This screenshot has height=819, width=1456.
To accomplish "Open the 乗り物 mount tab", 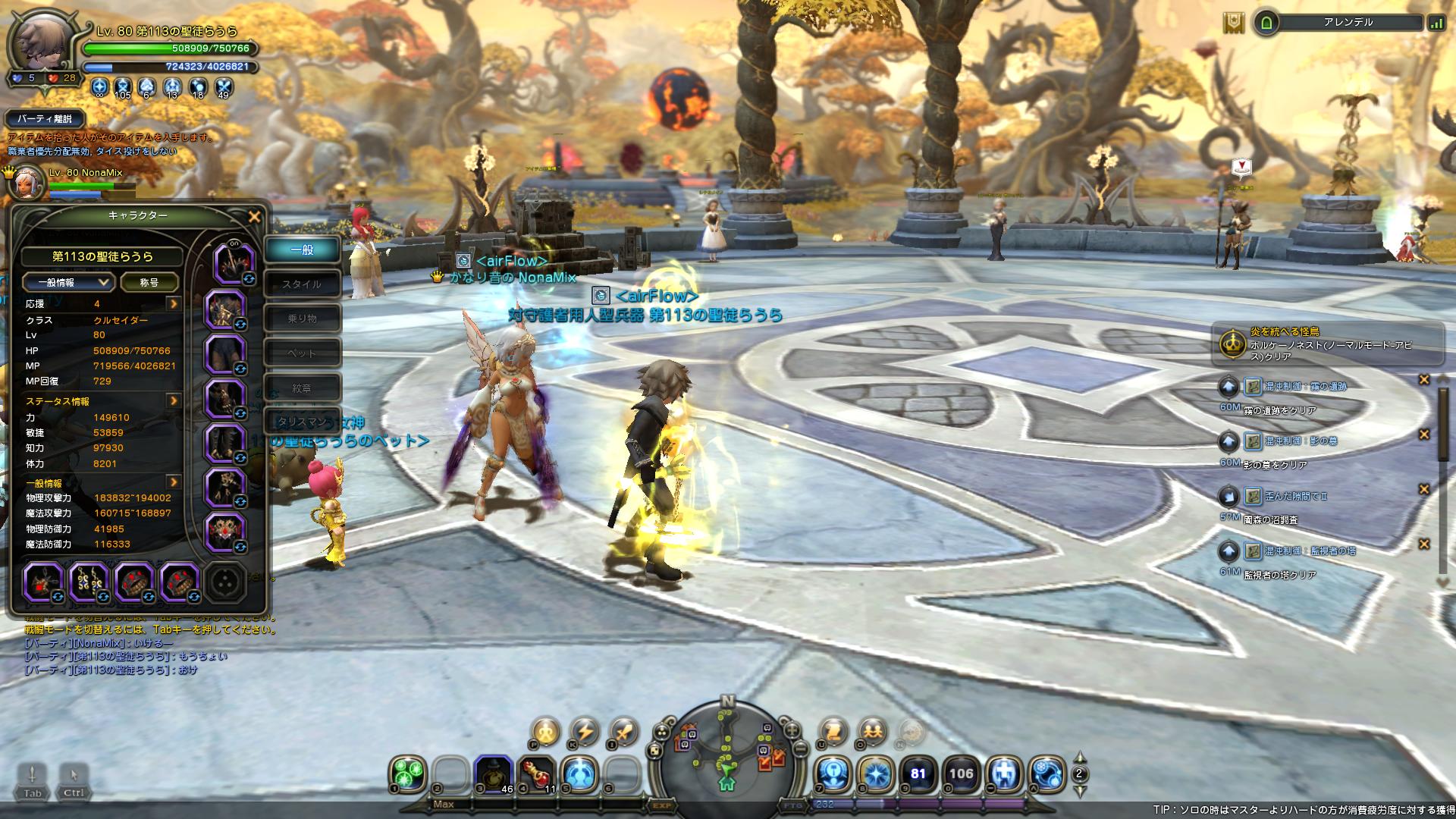I will [302, 318].
